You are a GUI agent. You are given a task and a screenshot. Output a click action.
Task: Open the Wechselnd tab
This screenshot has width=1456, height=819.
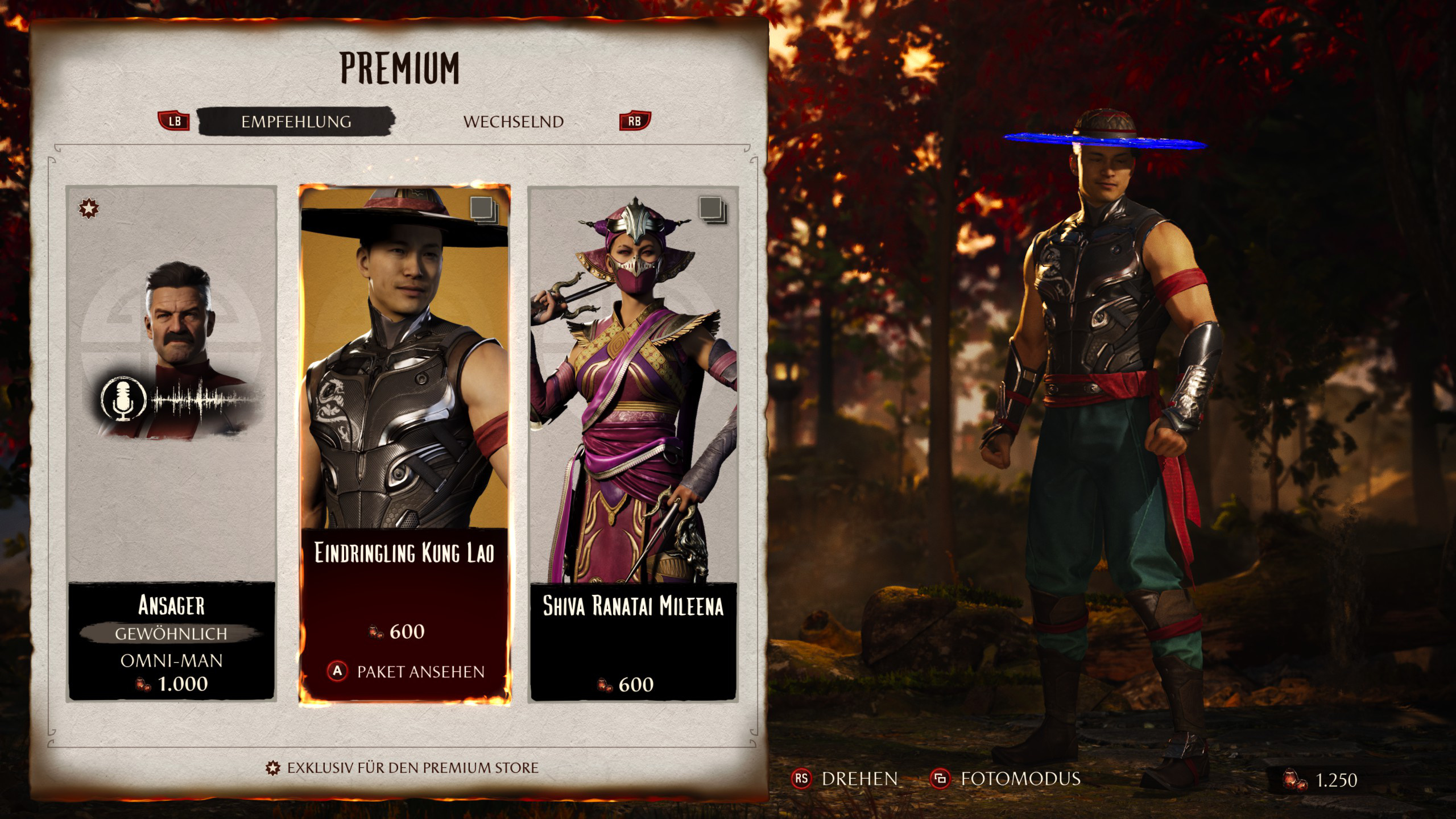(513, 122)
